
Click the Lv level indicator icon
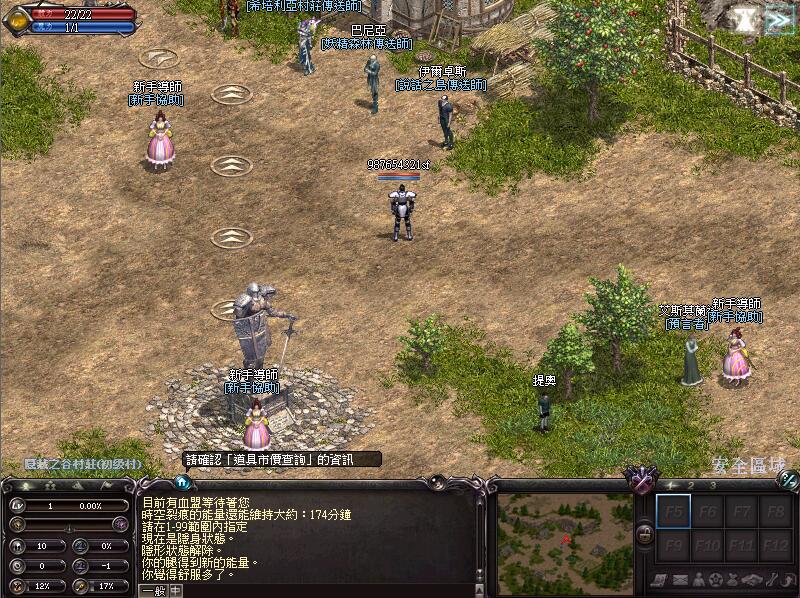pos(19,505)
